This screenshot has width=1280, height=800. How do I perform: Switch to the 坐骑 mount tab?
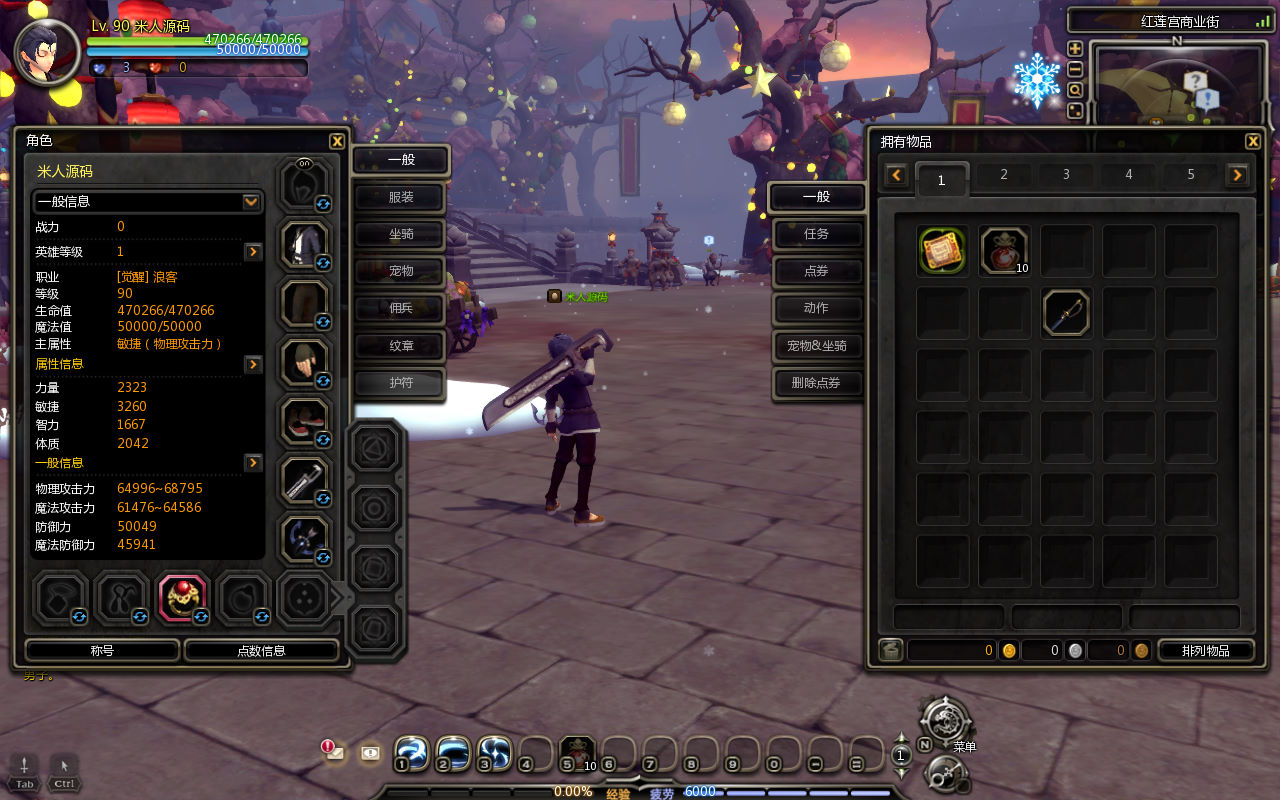[401, 234]
